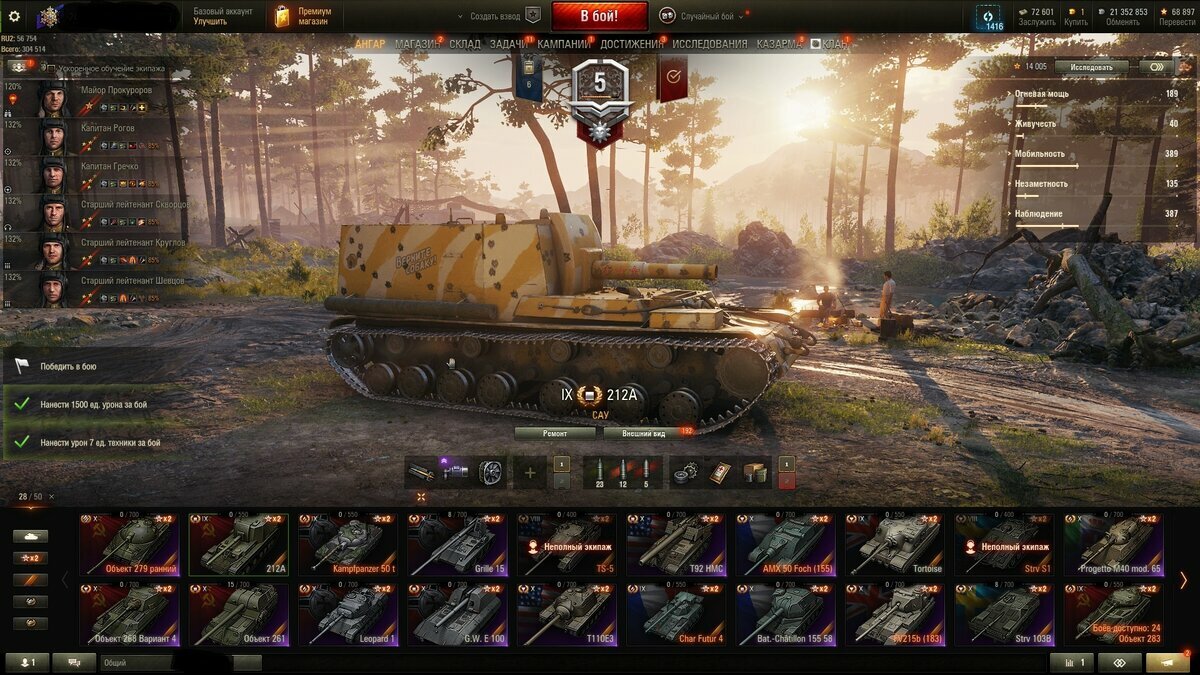Select the T92 HMC vehicle card
The height and width of the screenshot is (675, 1200).
675,545
